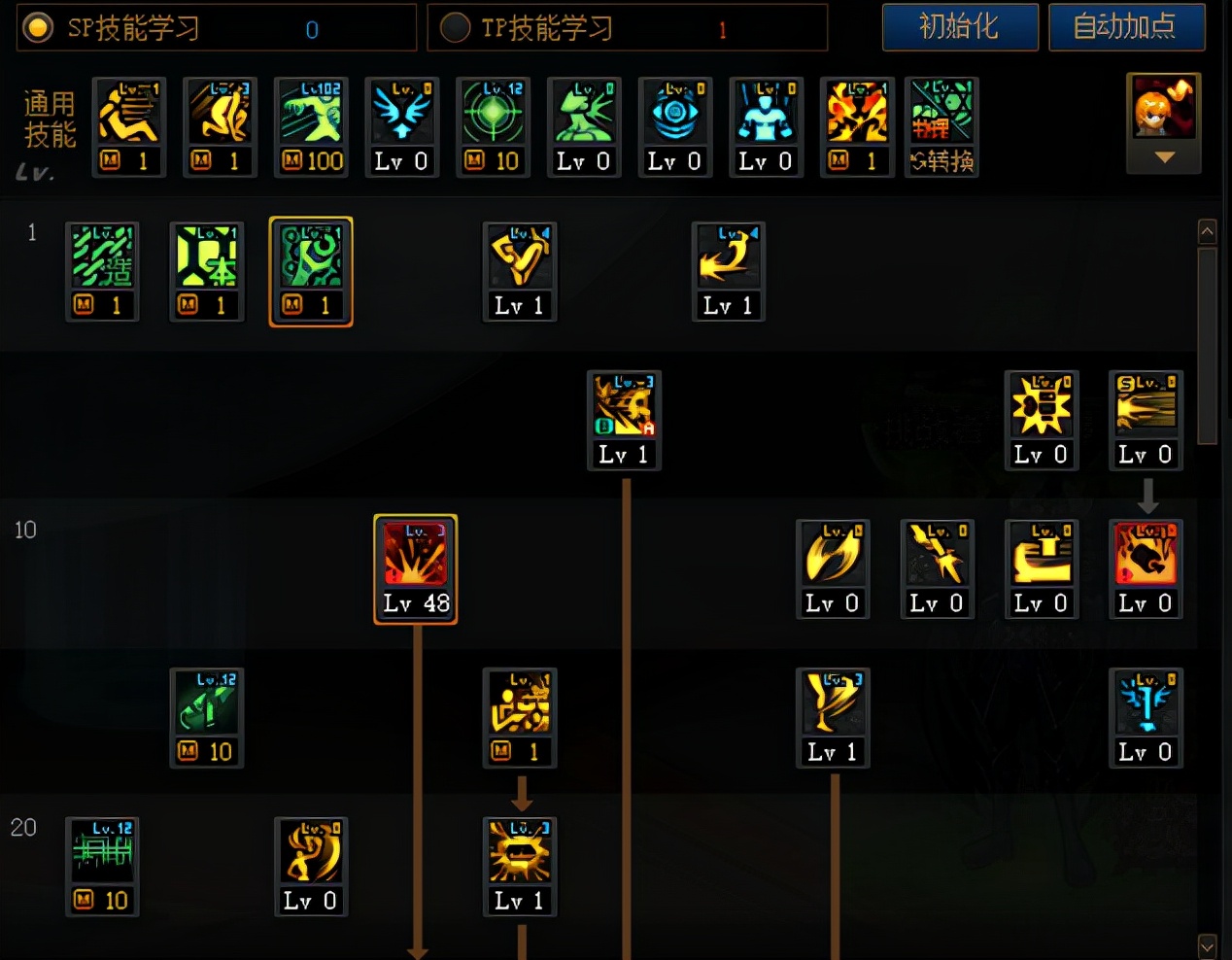Choose 自动加点 auto-allocate button
Image resolution: width=1232 pixels, height=960 pixels.
pyautogui.click(x=1126, y=26)
